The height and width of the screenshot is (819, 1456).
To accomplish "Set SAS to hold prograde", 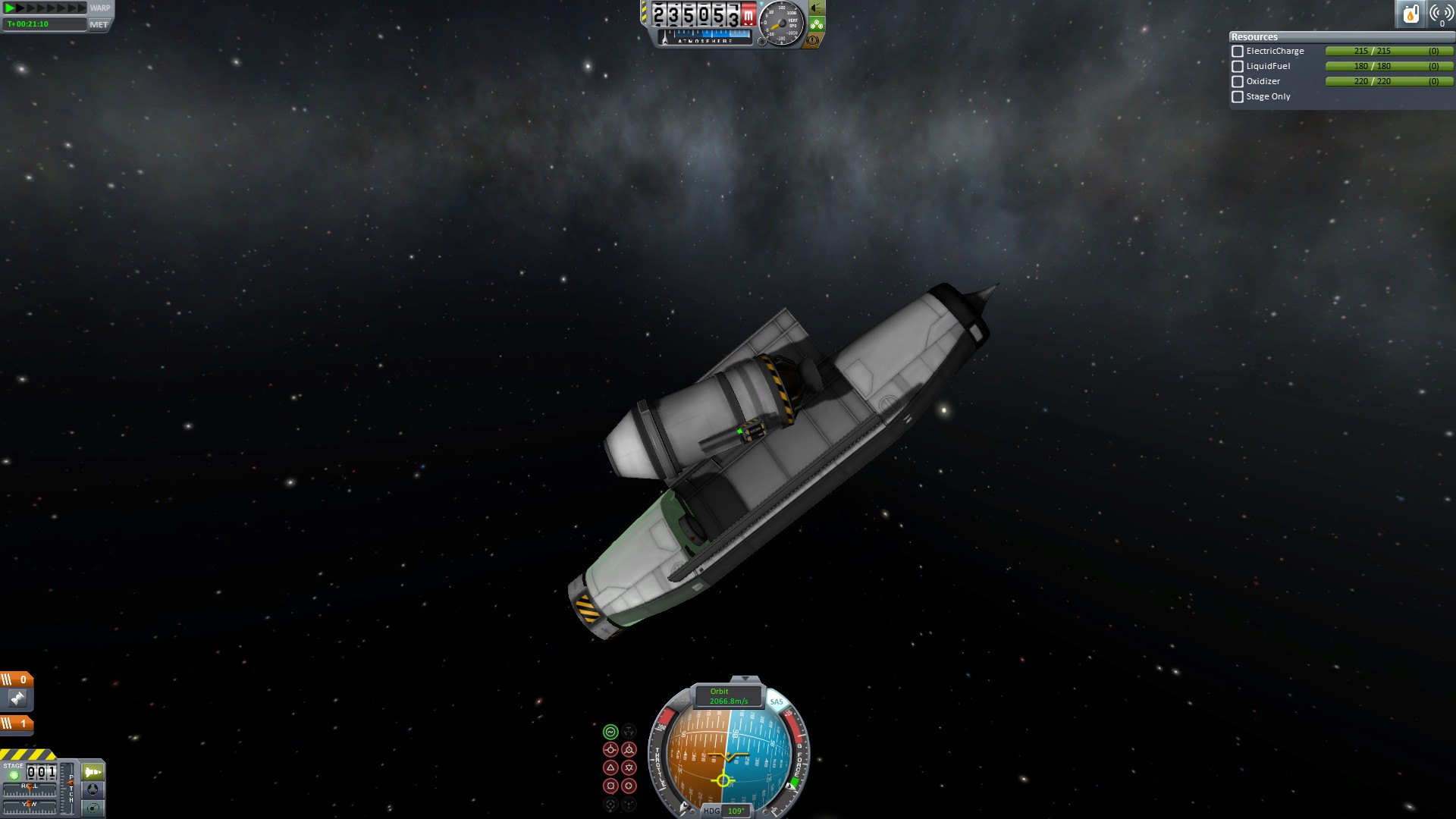I will tap(610, 750).
